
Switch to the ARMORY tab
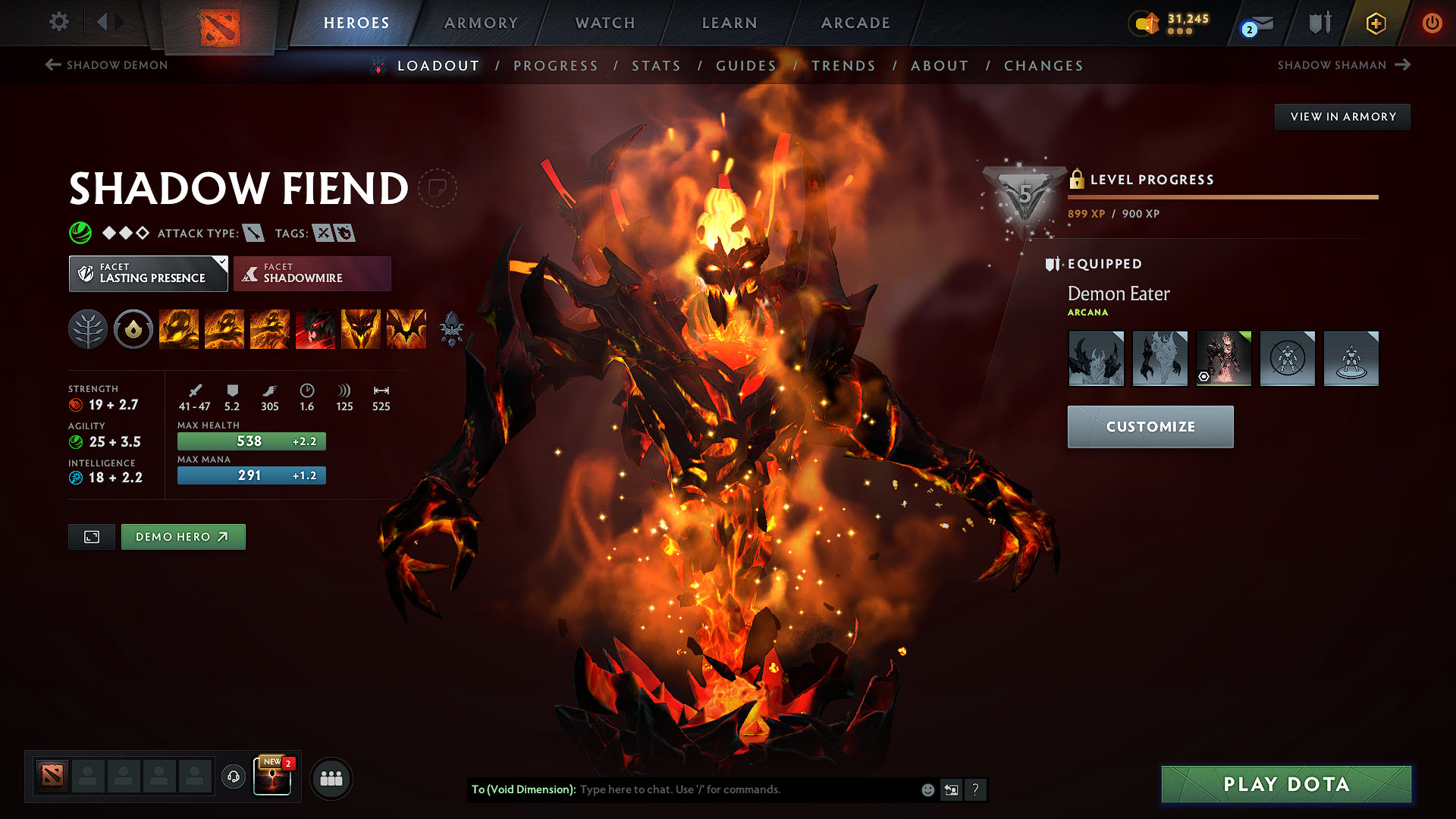[480, 23]
